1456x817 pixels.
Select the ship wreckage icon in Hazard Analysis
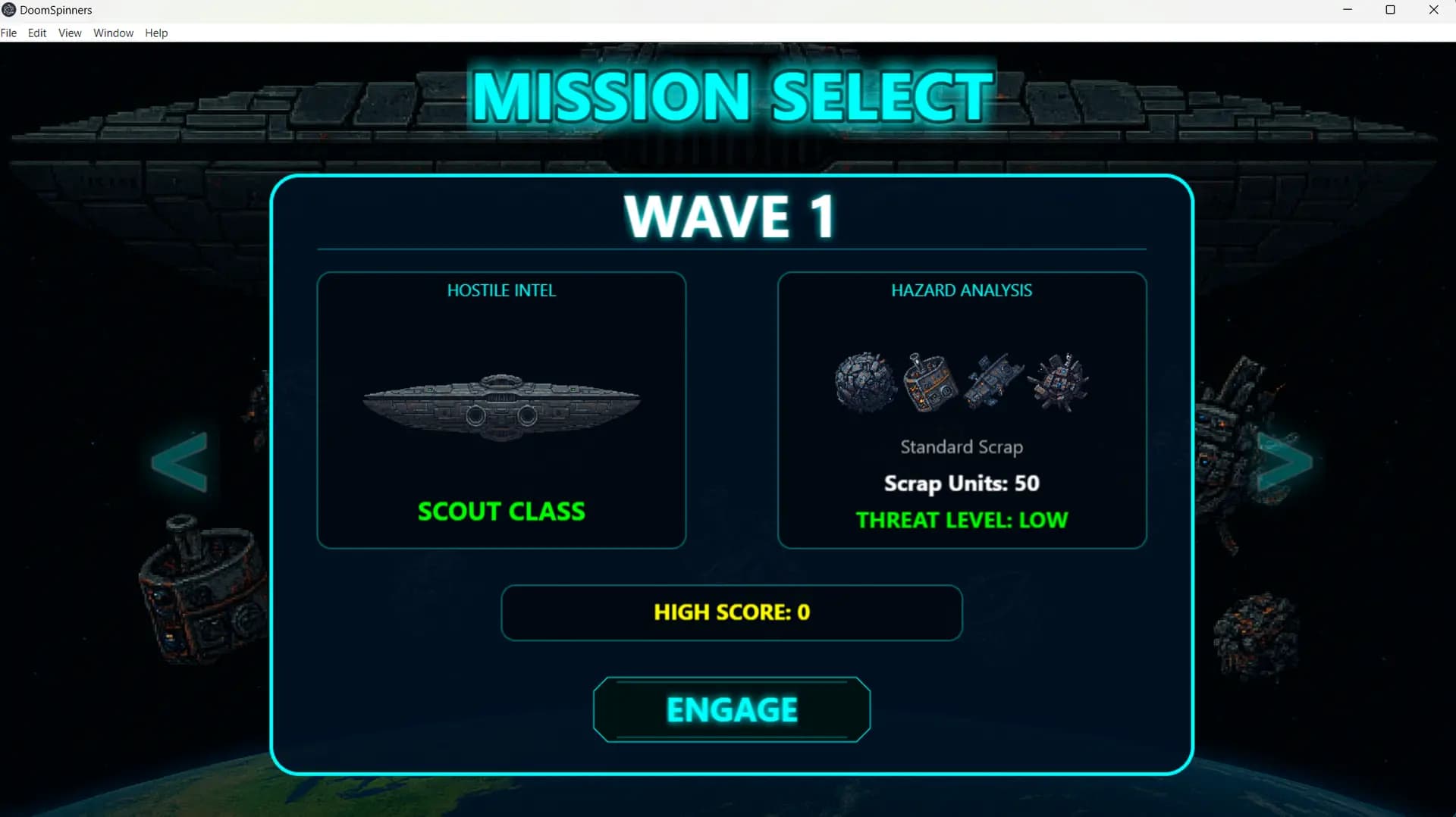(993, 383)
